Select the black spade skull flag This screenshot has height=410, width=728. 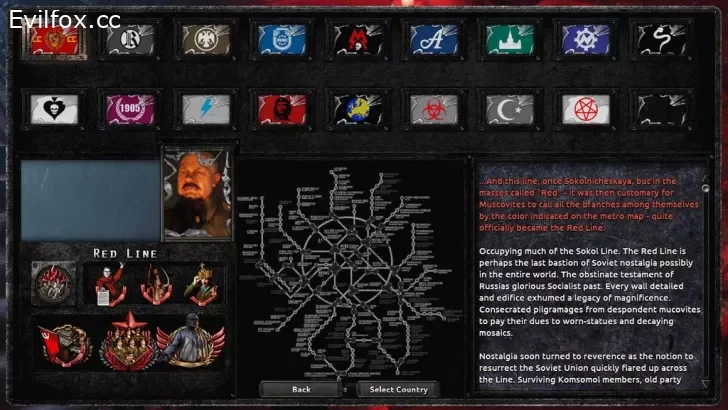(52, 108)
